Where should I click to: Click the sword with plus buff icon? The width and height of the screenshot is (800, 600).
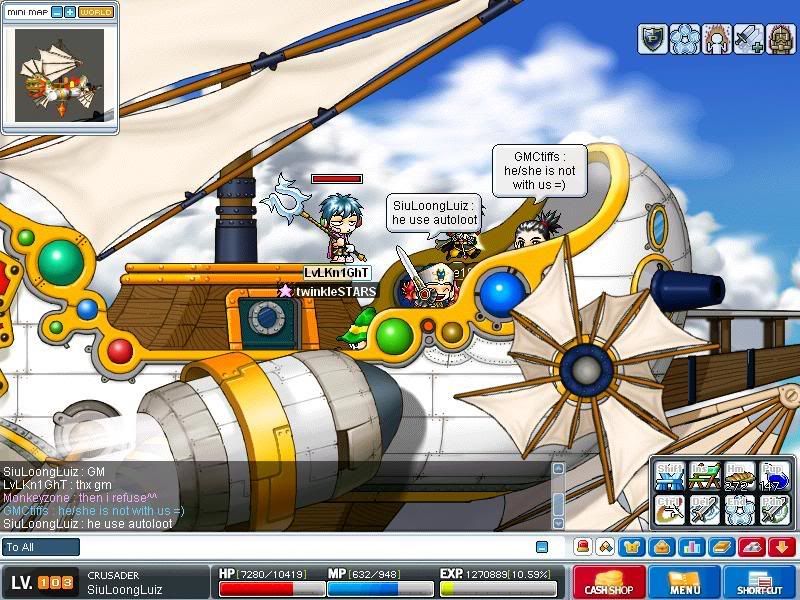click(x=749, y=38)
